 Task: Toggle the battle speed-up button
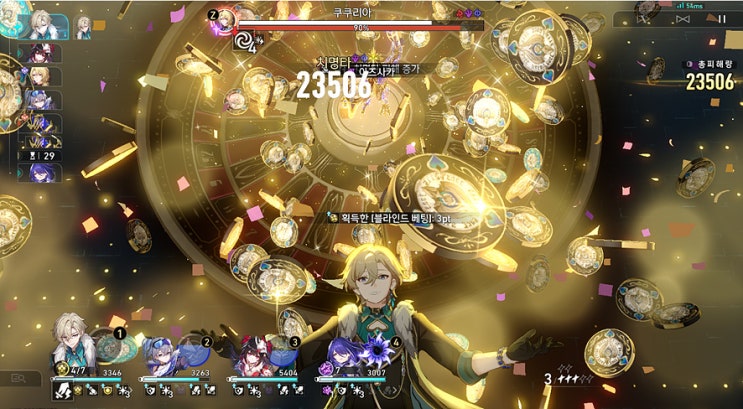[685, 19]
